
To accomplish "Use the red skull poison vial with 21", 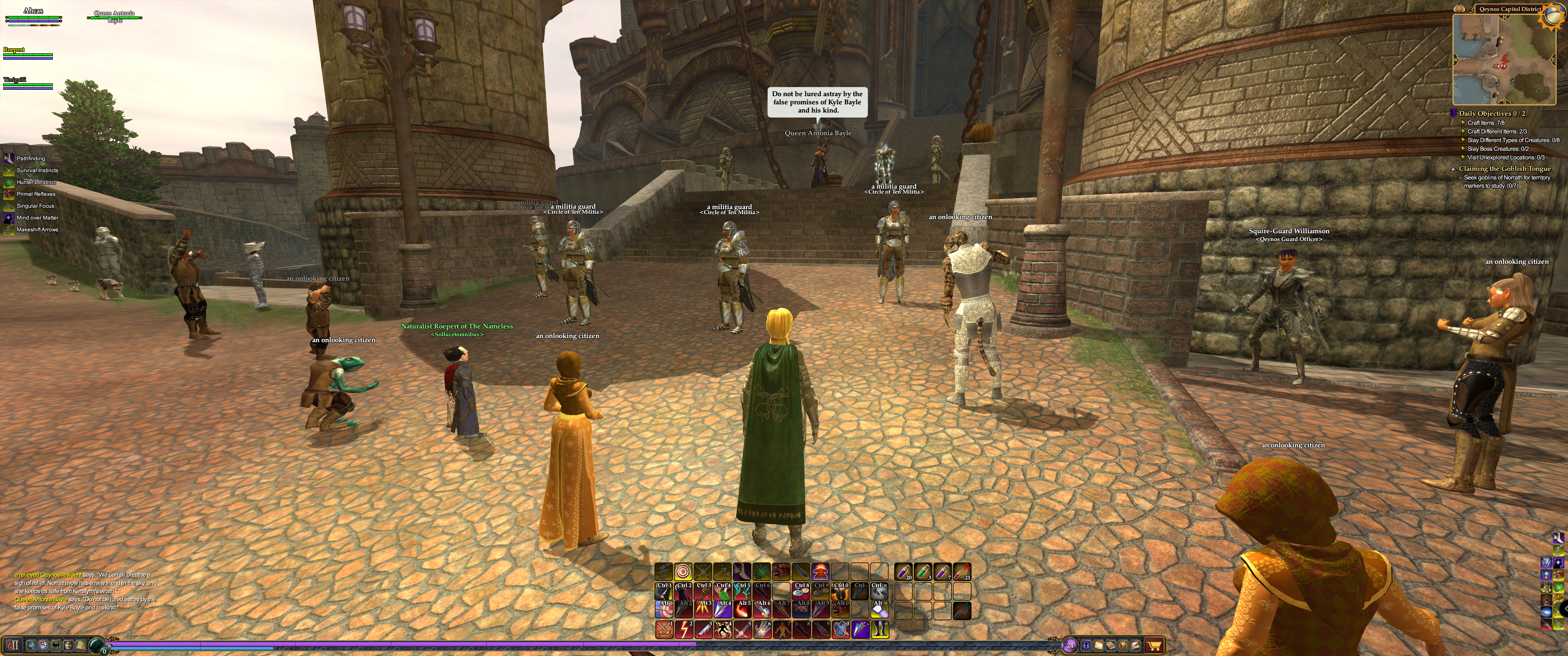I will pos(962,571).
